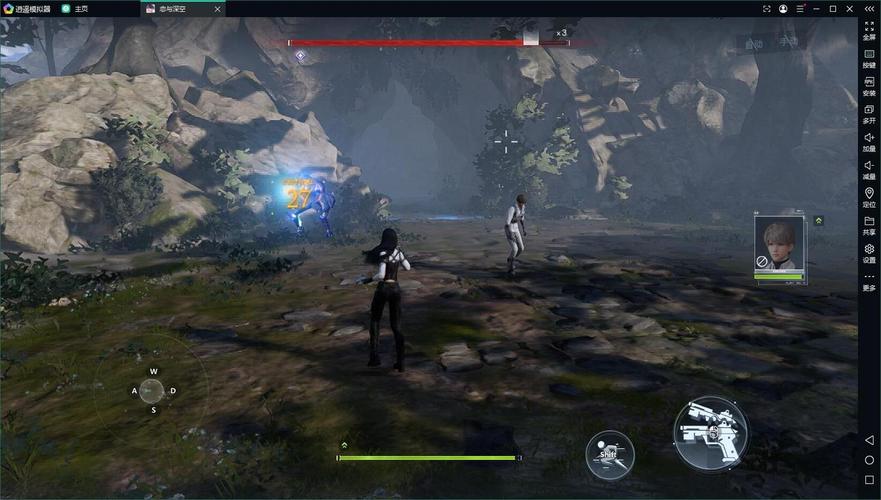The width and height of the screenshot is (881, 500).
Task: Tap the Shift dodge button
Action: click(x=609, y=455)
